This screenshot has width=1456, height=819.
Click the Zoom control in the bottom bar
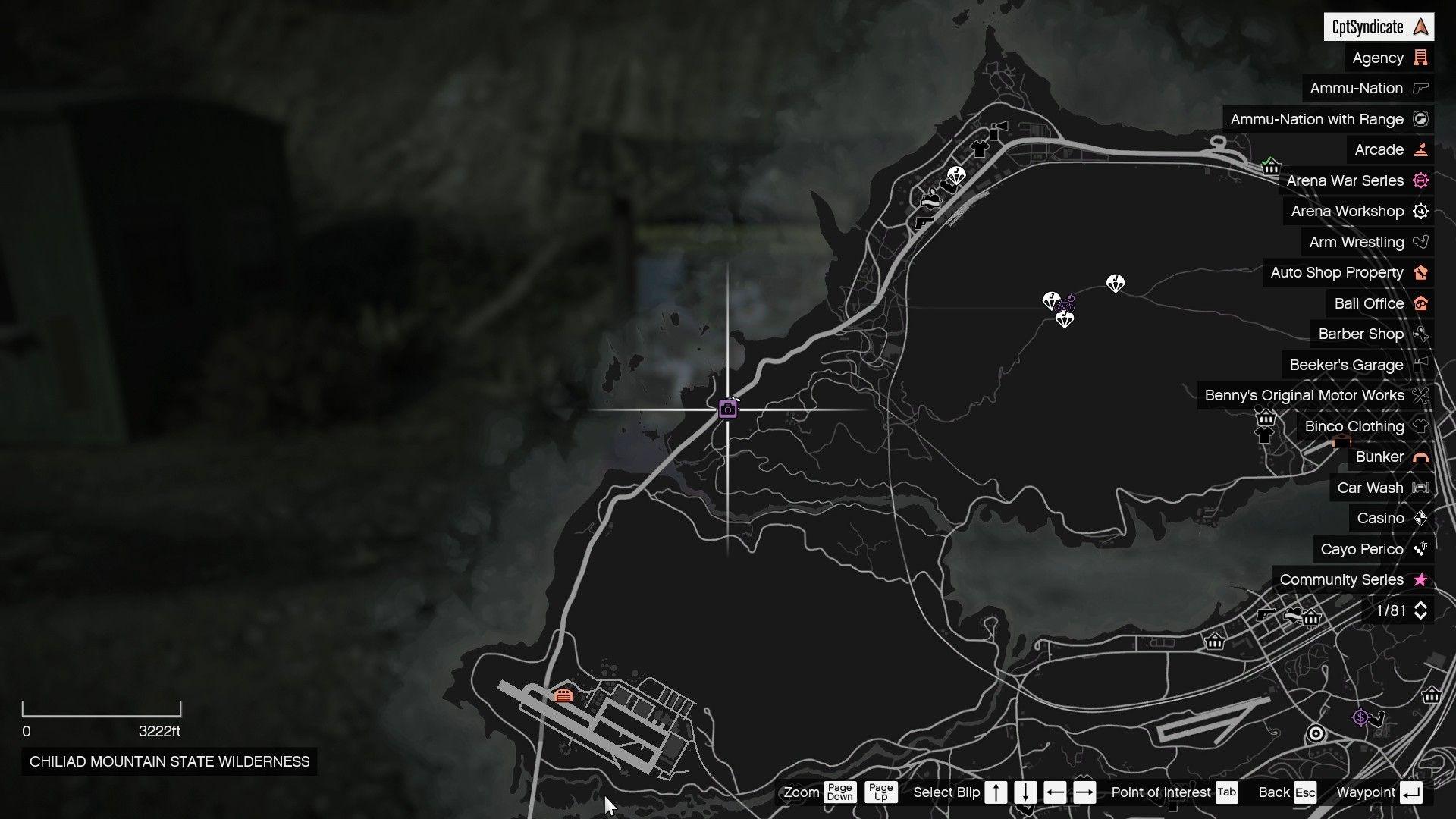pyautogui.click(x=800, y=792)
